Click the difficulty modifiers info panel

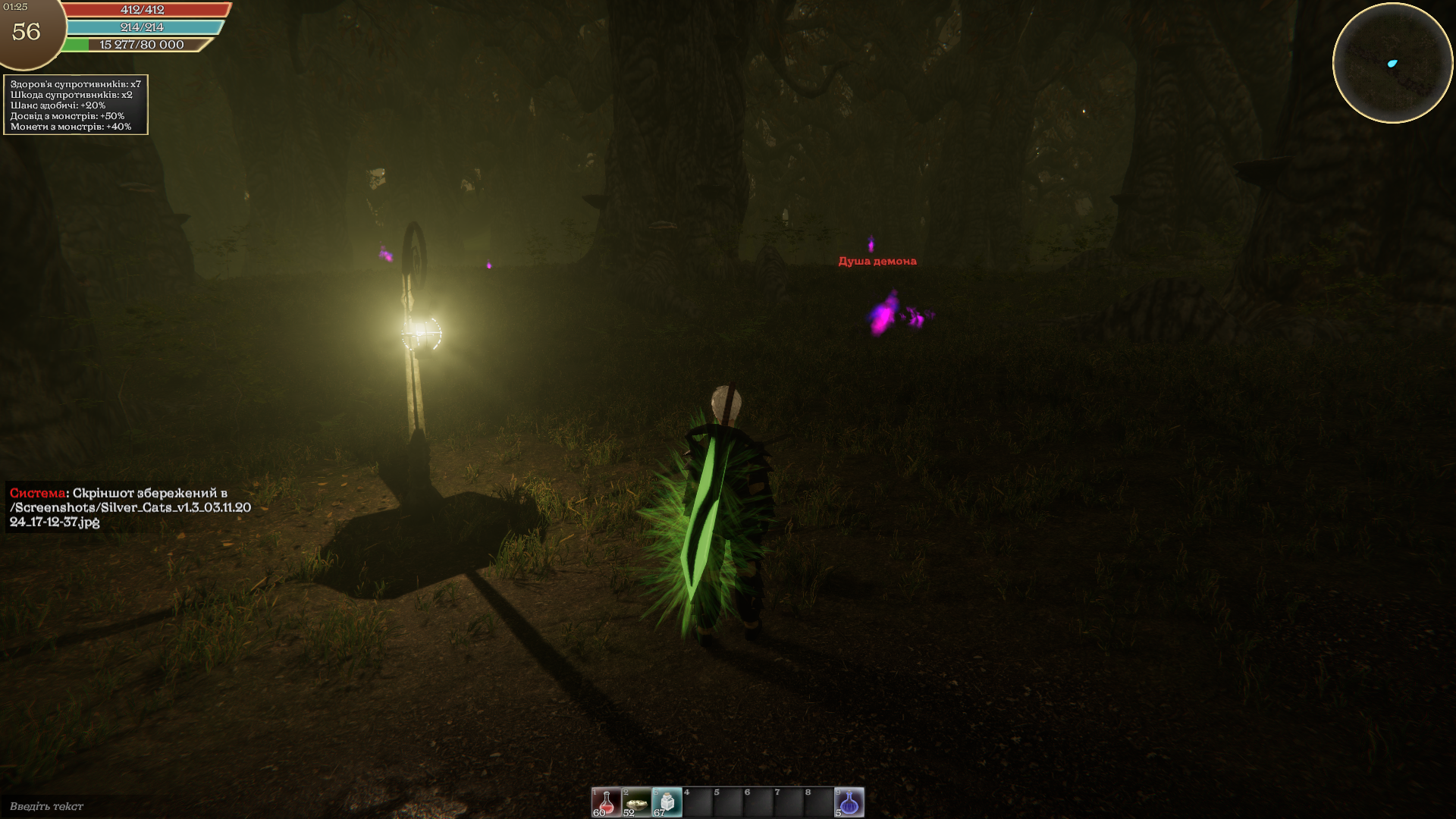[76, 105]
